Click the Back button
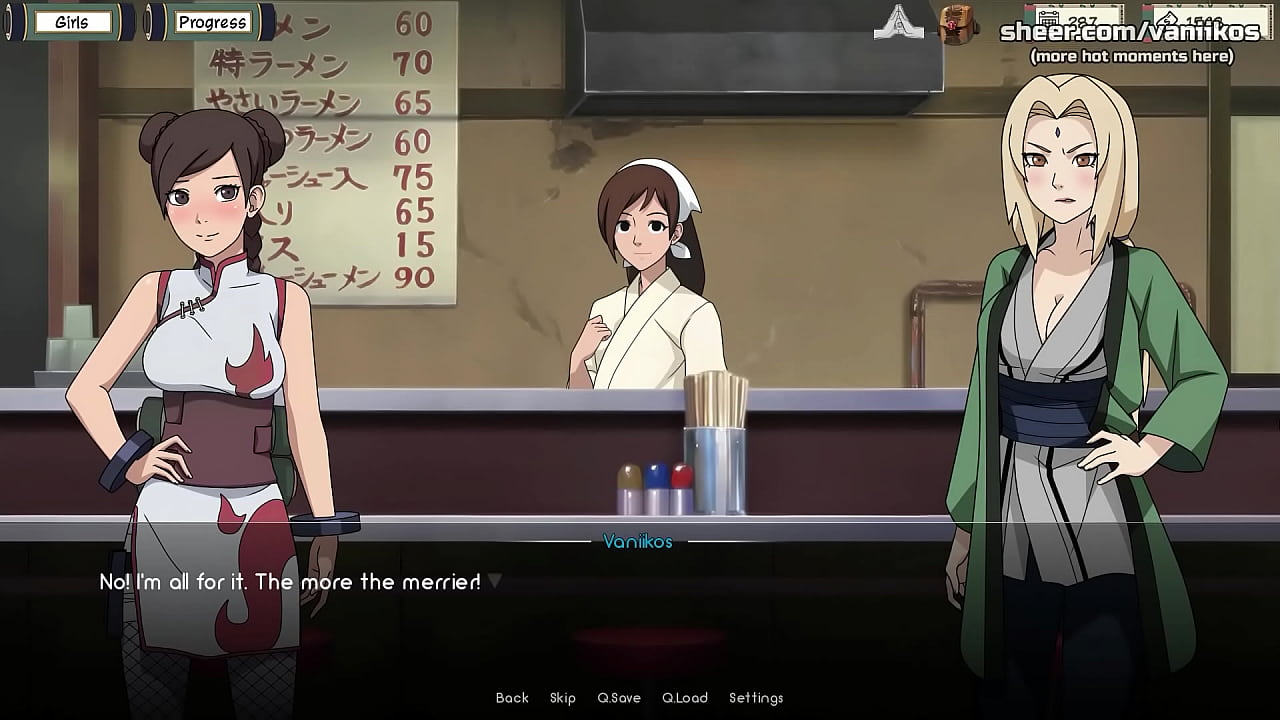This screenshot has height=720, width=1280. tap(511, 698)
